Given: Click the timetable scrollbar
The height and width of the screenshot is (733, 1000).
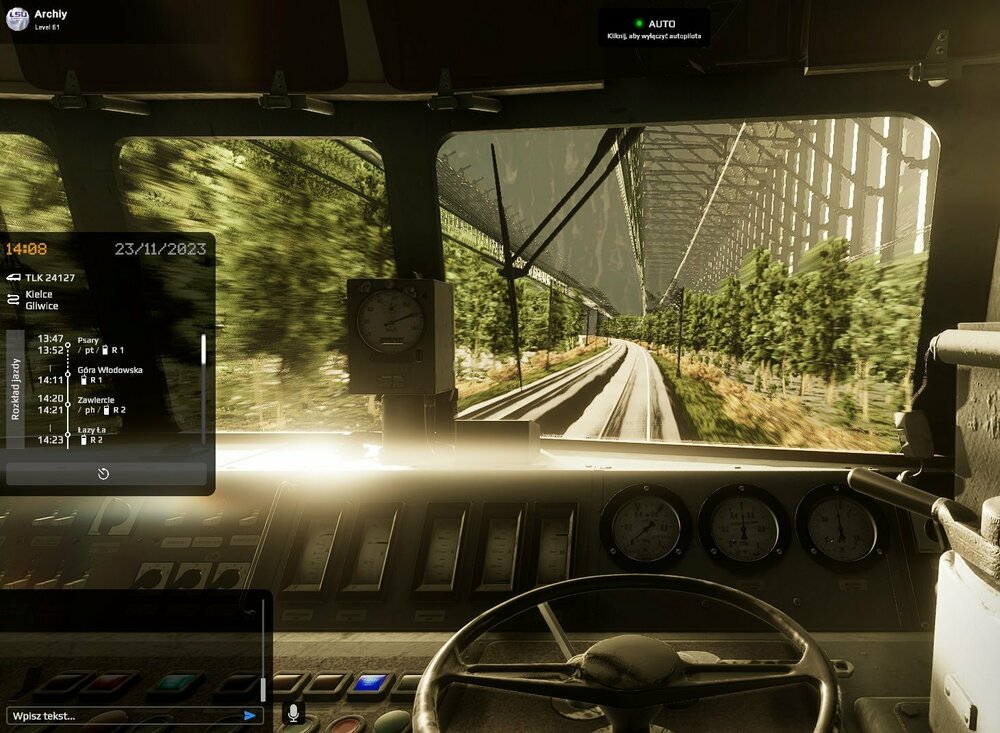Looking at the screenshot, I should tap(204, 350).
